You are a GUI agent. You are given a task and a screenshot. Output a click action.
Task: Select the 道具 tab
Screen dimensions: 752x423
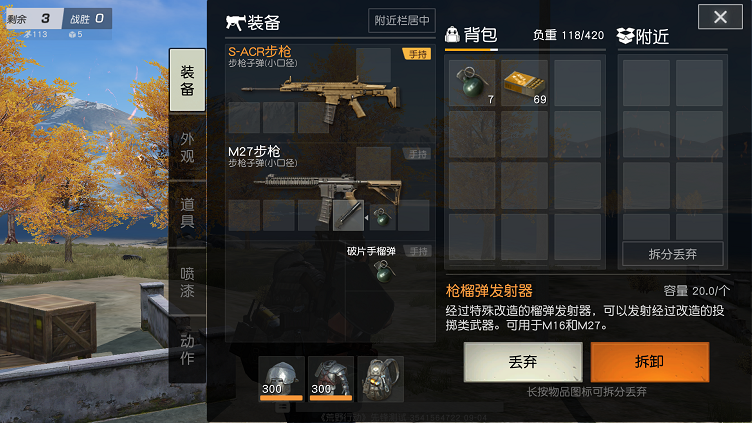(x=187, y=213)
